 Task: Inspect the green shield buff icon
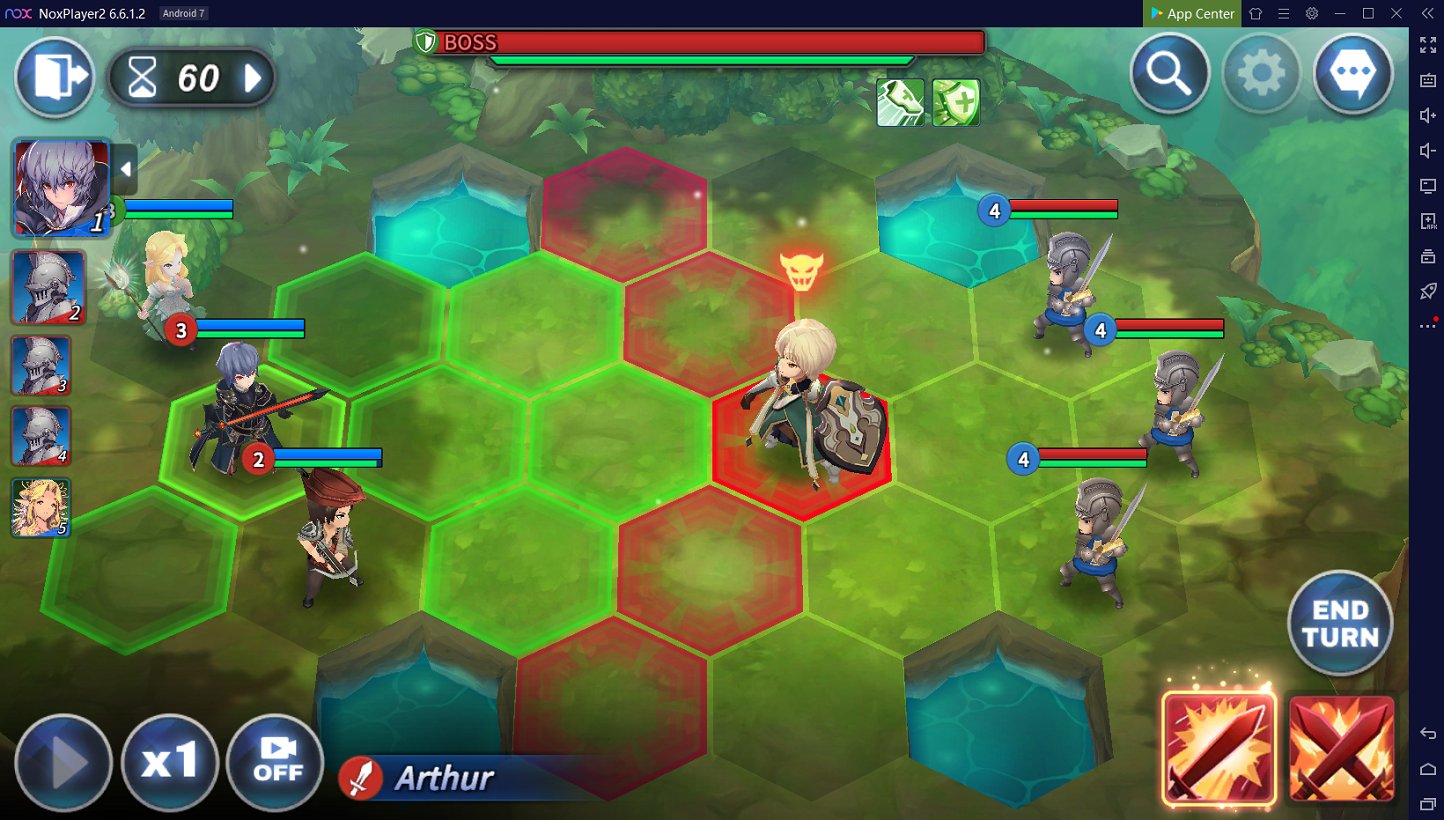956,103
